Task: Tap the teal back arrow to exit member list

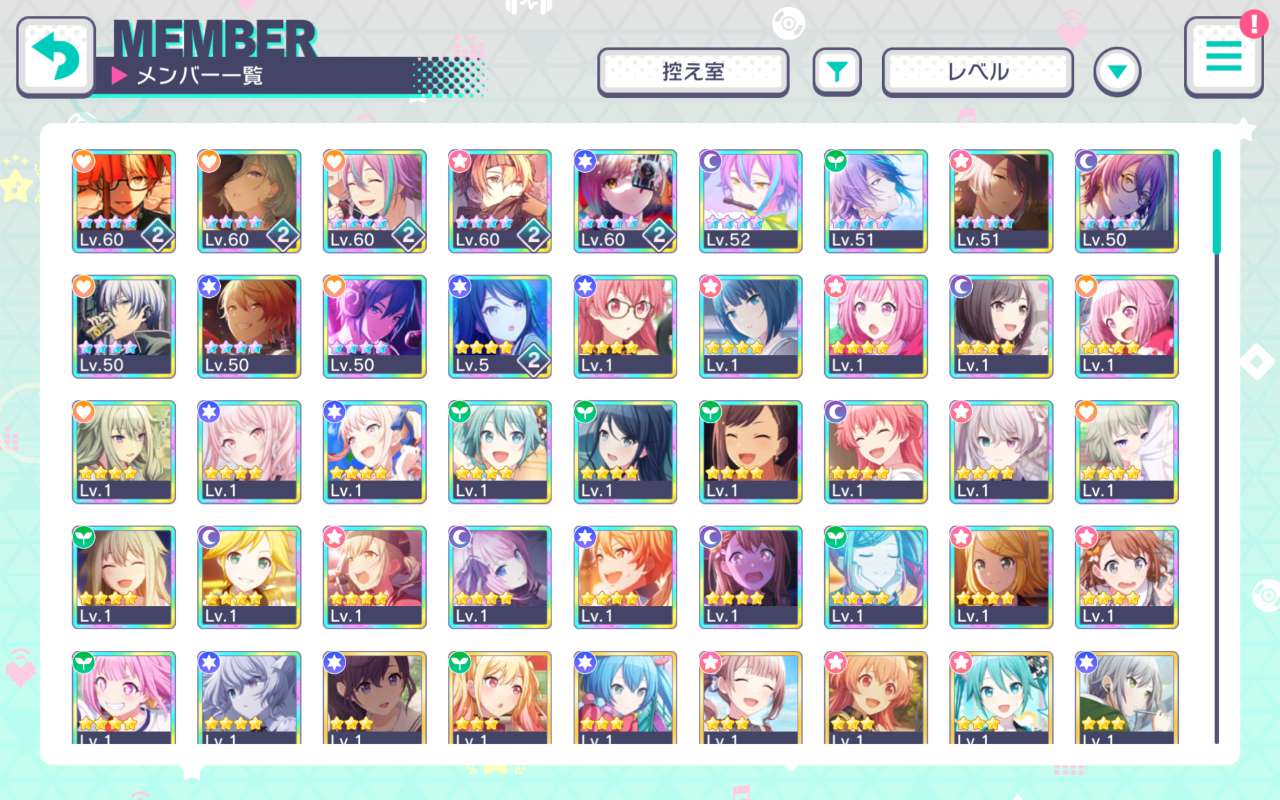Action: tap(56, 57)
